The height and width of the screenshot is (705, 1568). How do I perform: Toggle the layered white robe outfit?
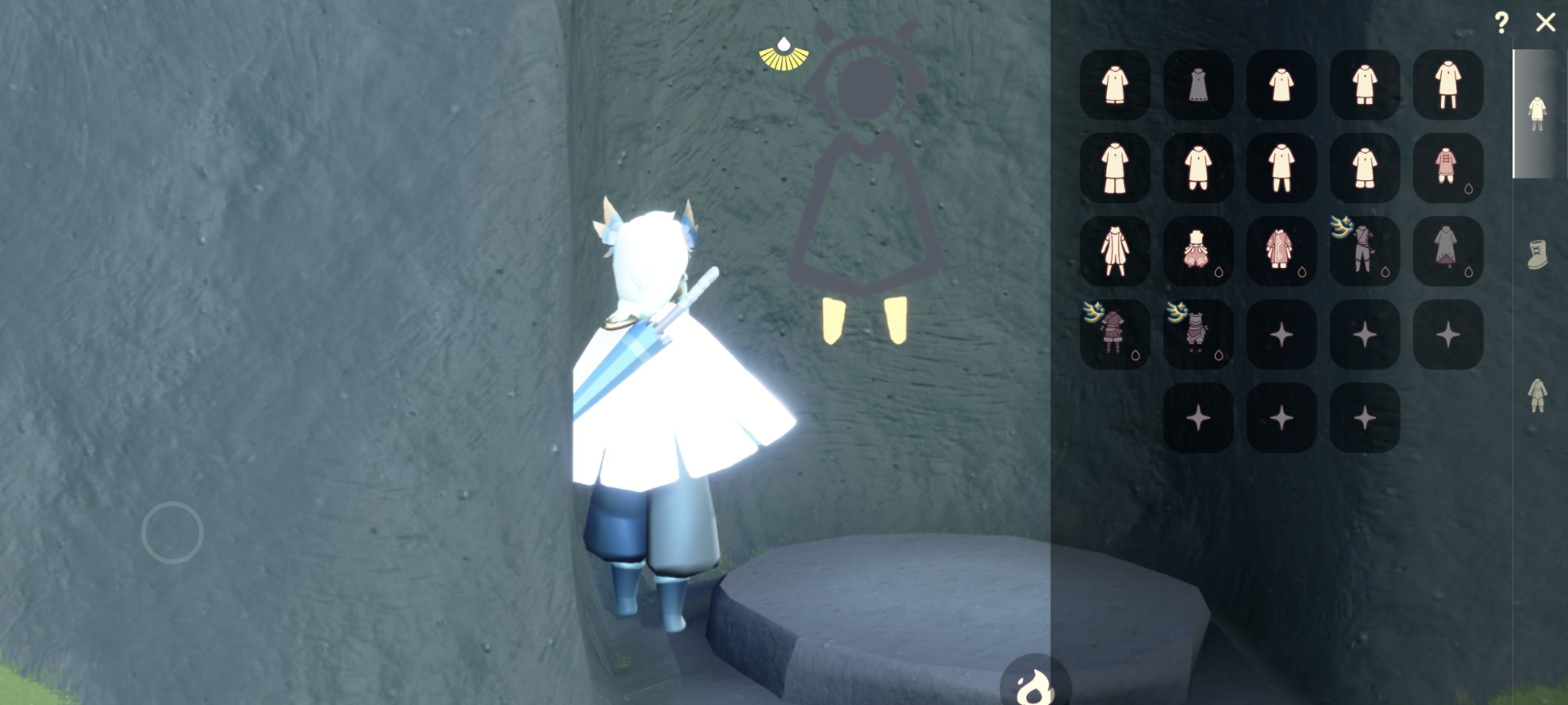click(1115, 251)
